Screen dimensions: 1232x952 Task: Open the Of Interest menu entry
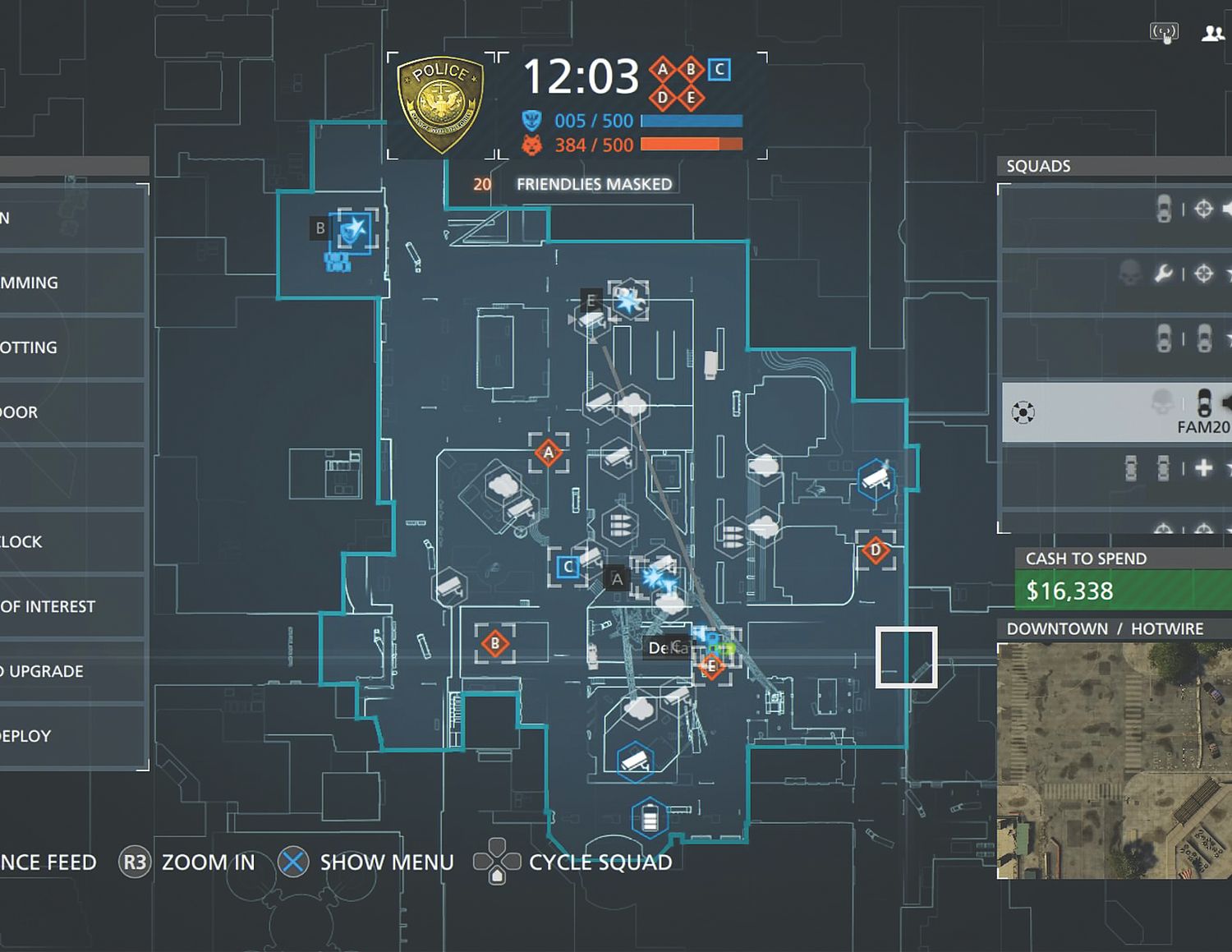pyautogui.click(x=72, y=607)
